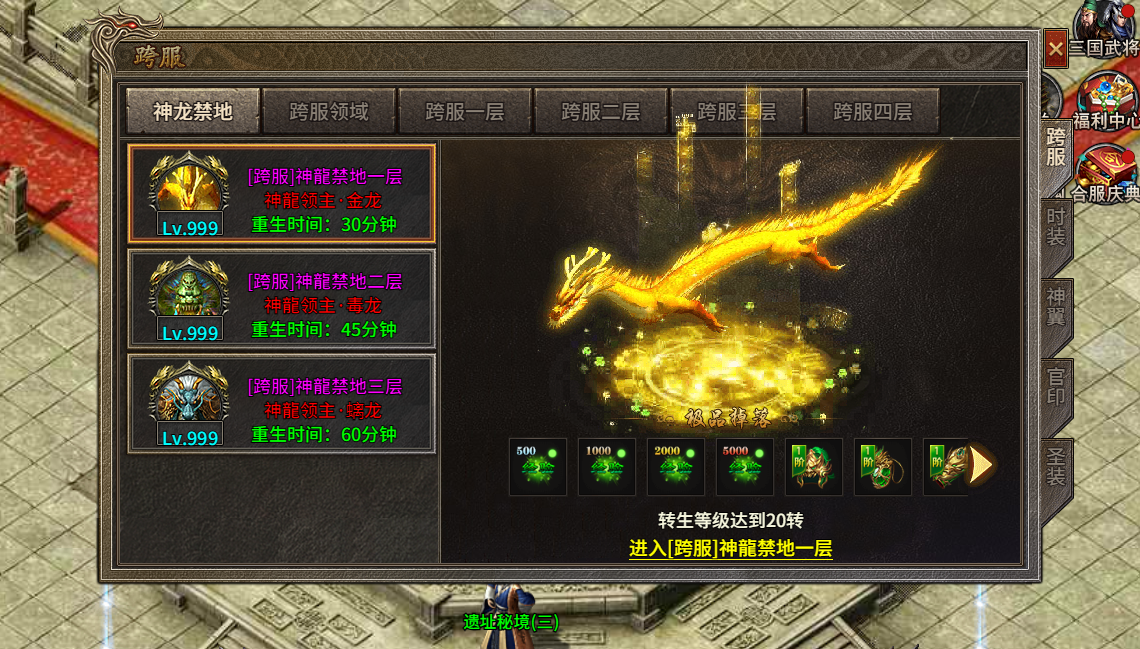Select the 跨服一层 tab
The width and height of the screenshot is (1140, 649).
(465, 111)
